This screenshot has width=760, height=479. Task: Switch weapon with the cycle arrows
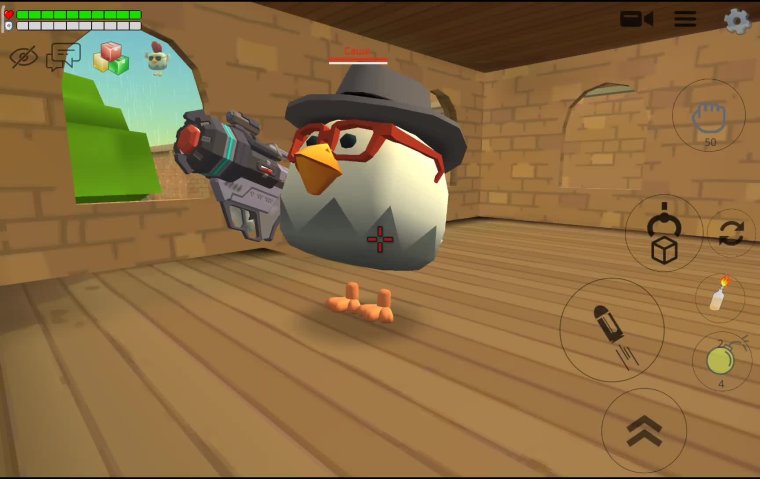[x=731, y=233]
